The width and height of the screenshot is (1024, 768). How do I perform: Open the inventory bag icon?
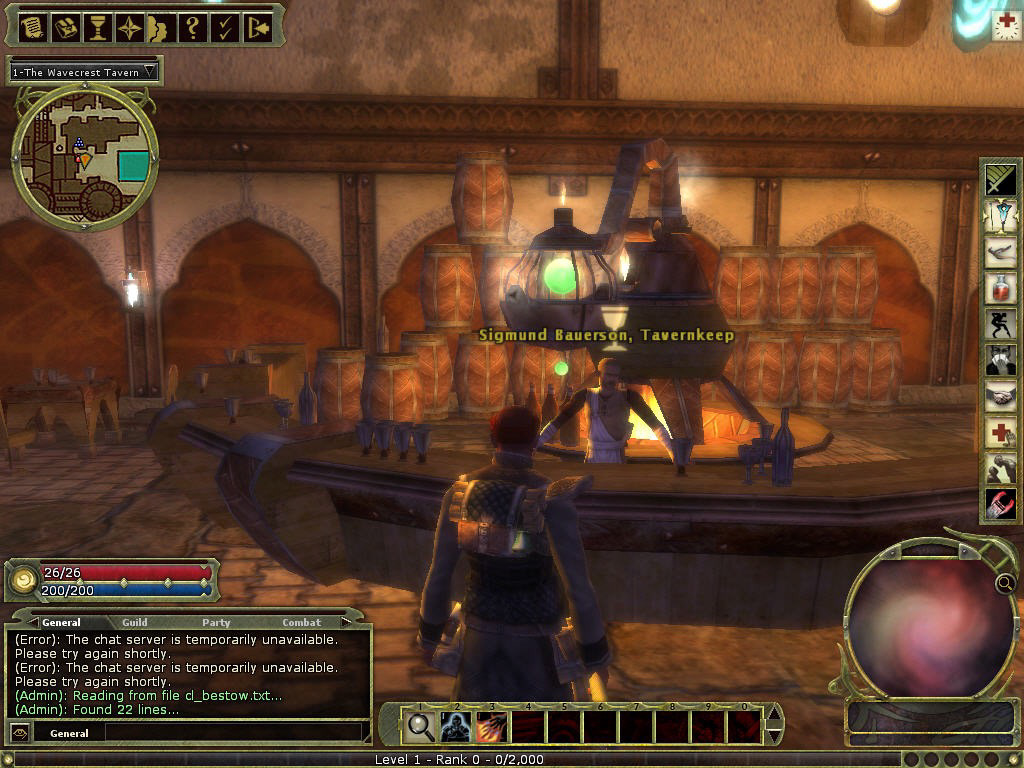64,27
